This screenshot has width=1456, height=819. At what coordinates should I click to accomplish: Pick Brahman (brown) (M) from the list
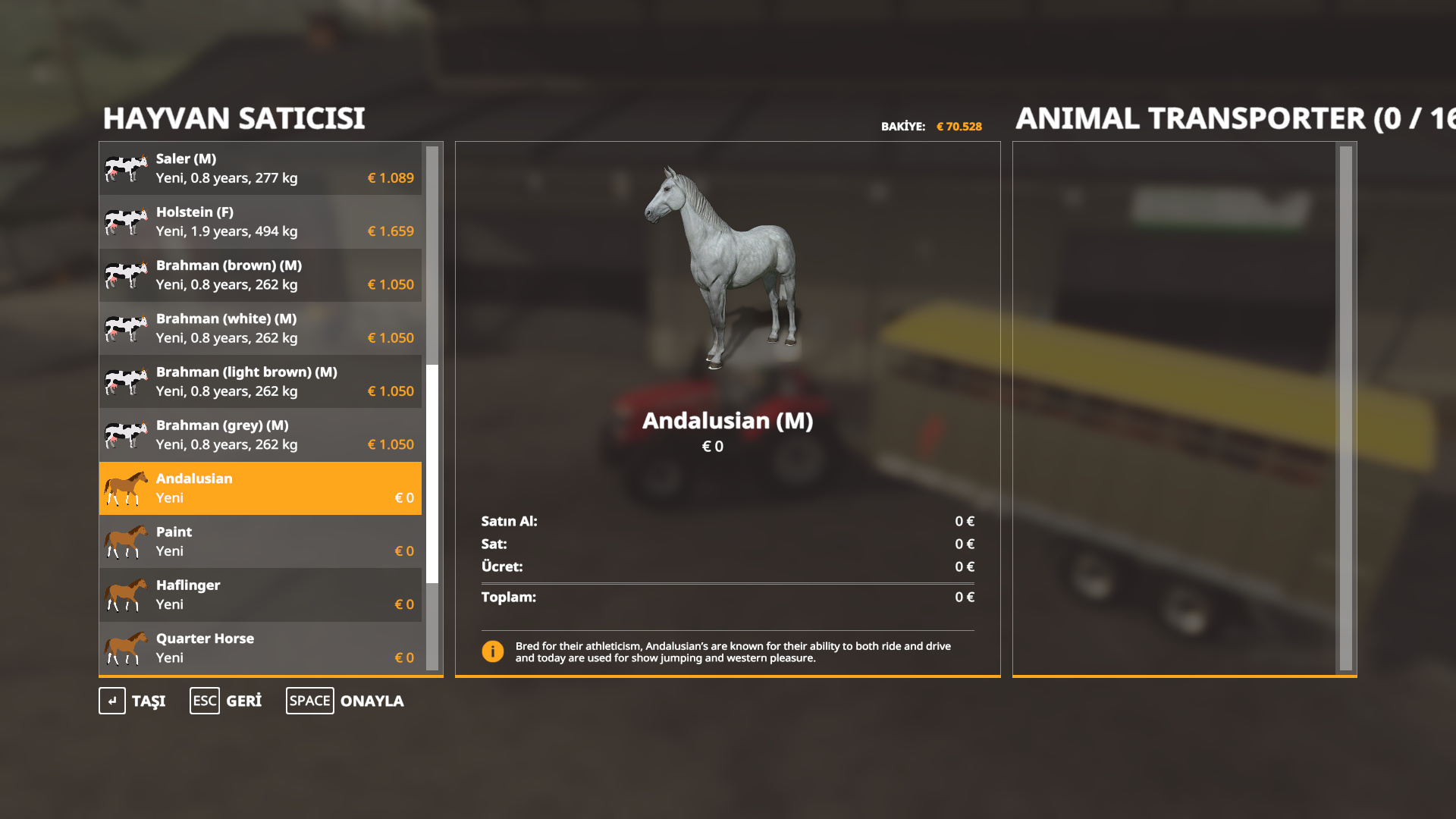[260, 275]
